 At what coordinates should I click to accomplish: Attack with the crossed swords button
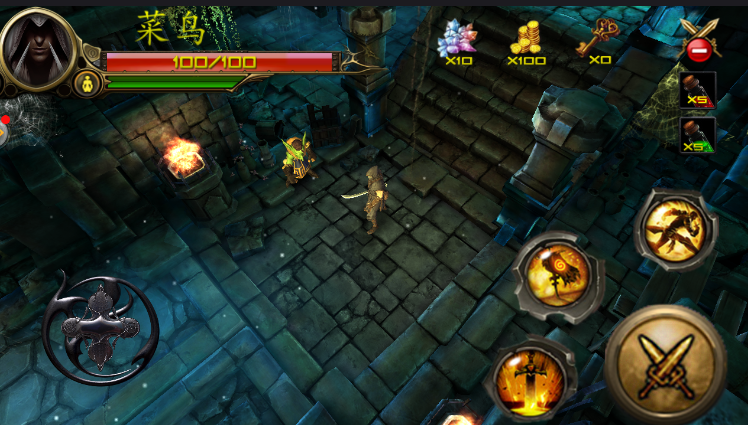pos(666,364)
